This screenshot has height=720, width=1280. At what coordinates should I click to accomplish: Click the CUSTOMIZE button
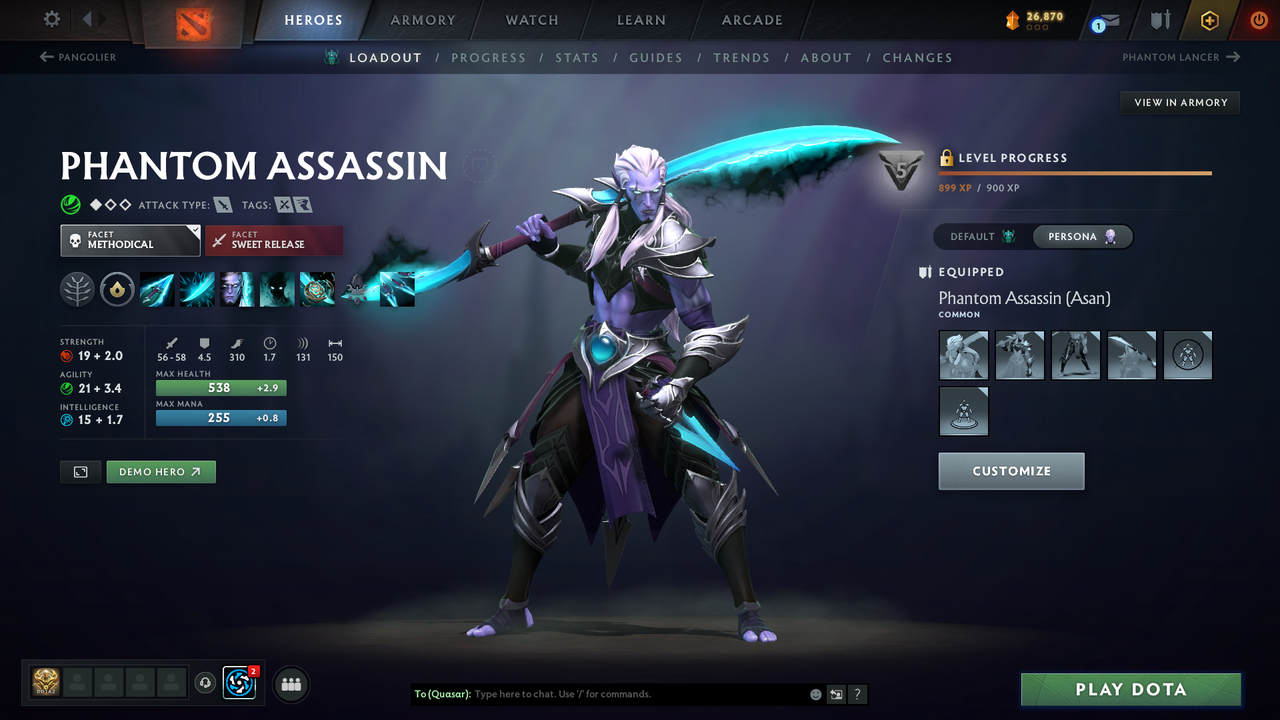pos(1011,471)
